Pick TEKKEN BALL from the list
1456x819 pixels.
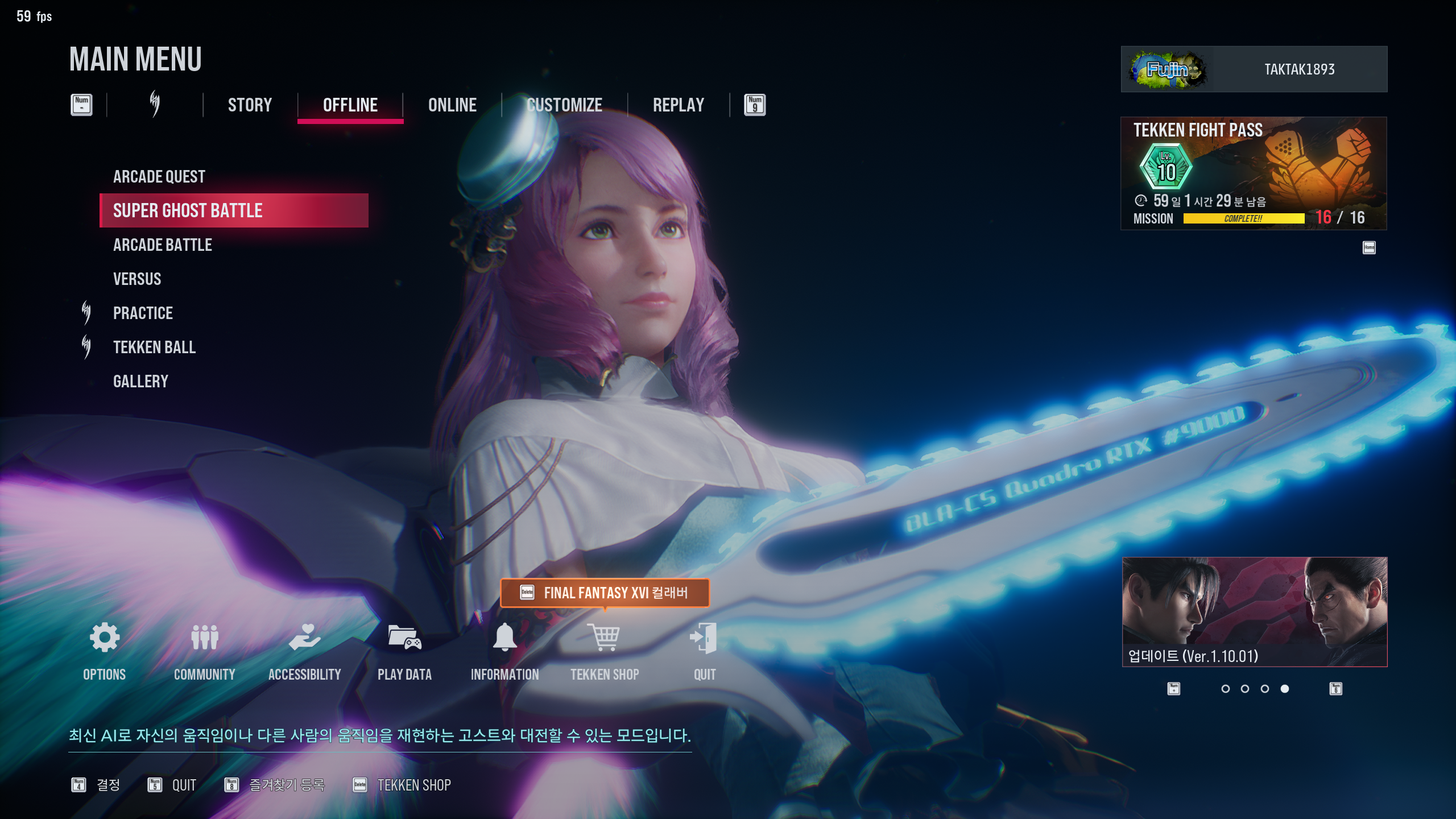(154, 348)
